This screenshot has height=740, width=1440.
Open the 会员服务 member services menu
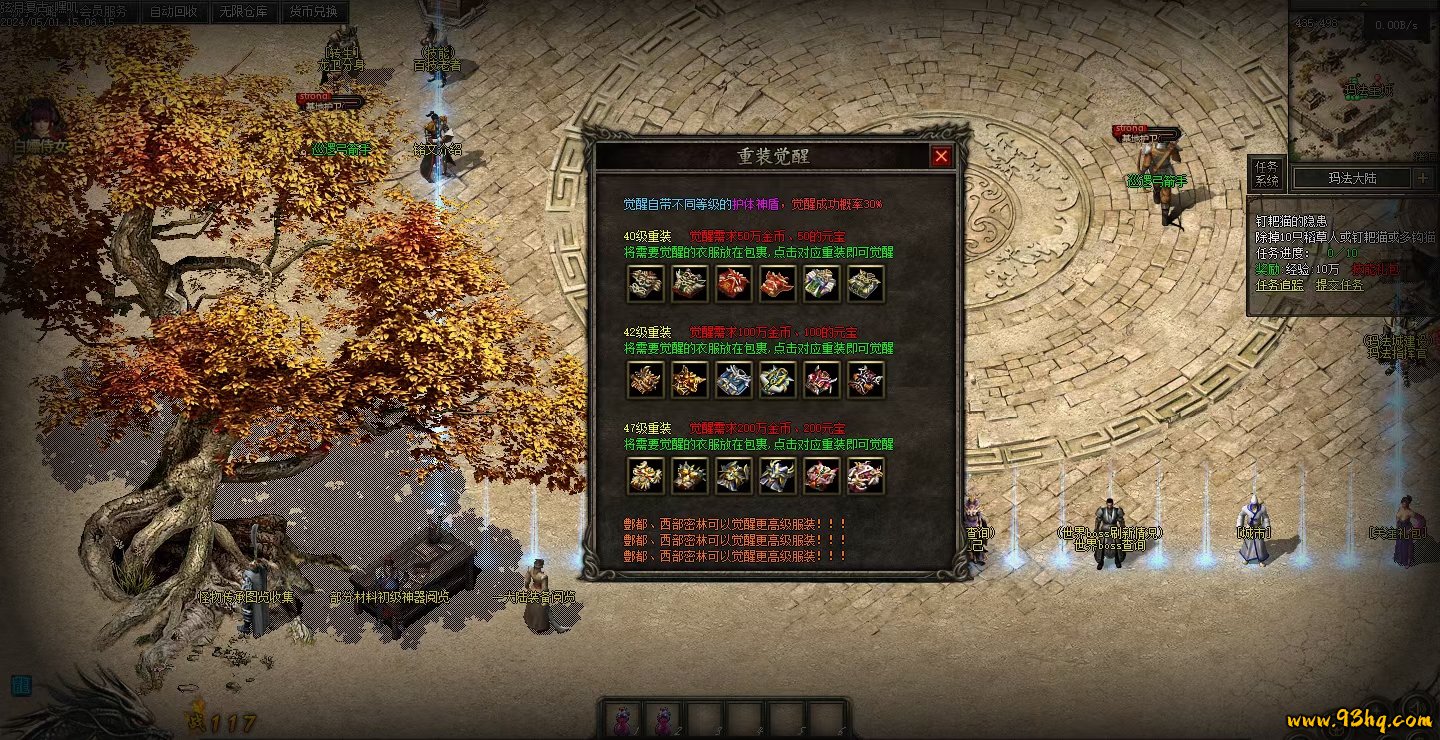click(104, 12)
